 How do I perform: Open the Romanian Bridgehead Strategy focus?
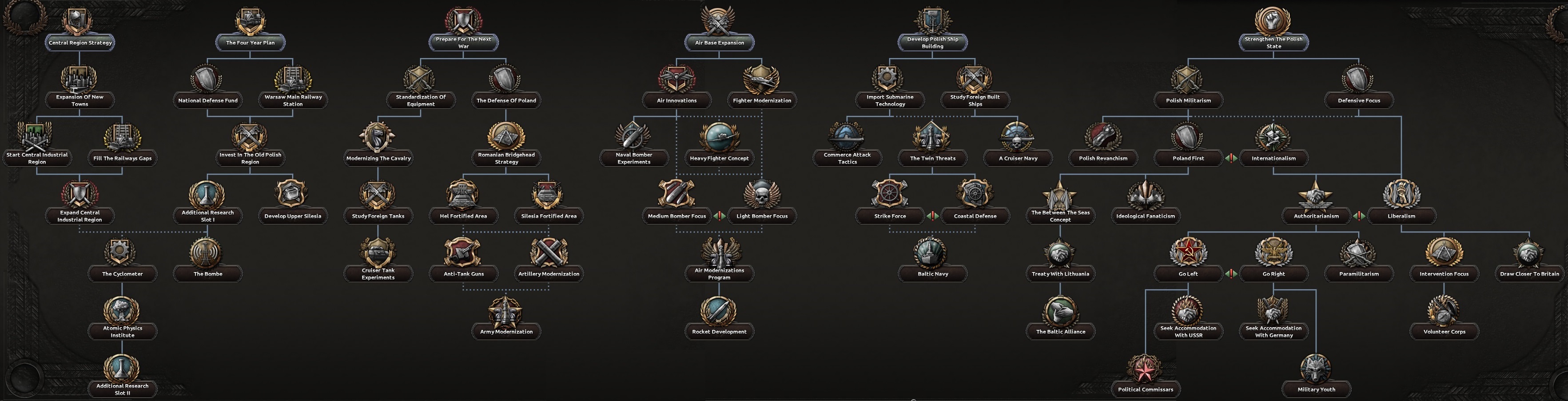tap(505, 158)
